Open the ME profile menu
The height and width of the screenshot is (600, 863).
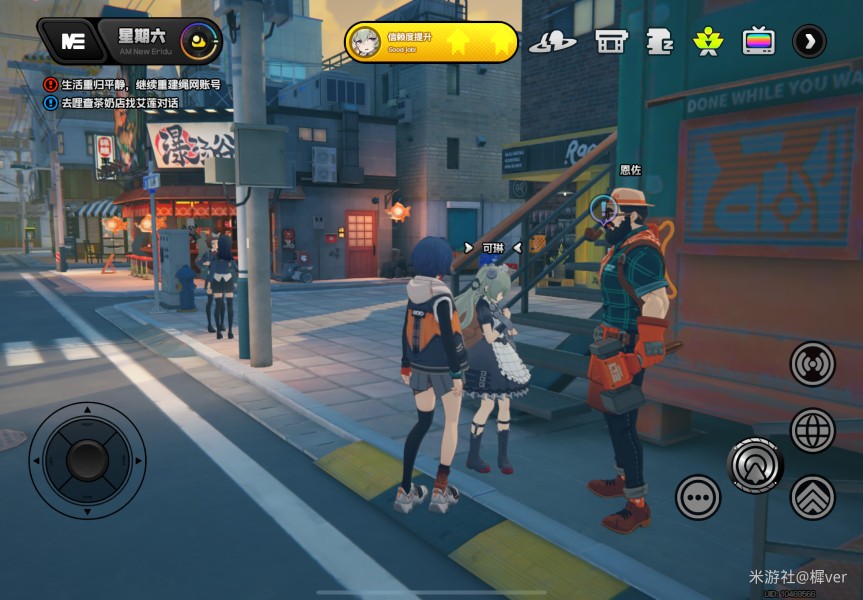coord(72,41)
